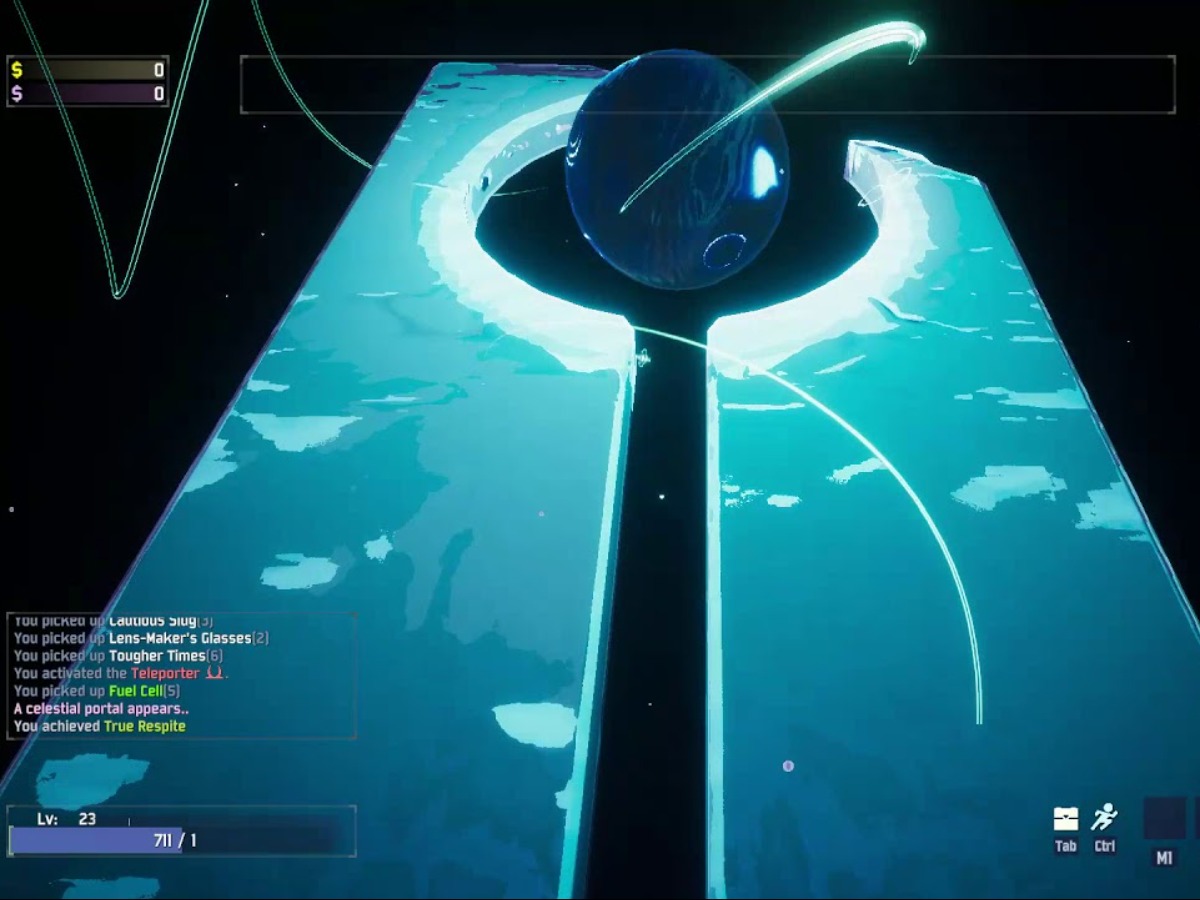Click the chat log message box
The image size is (1200, 900).
tap(181, 676)
